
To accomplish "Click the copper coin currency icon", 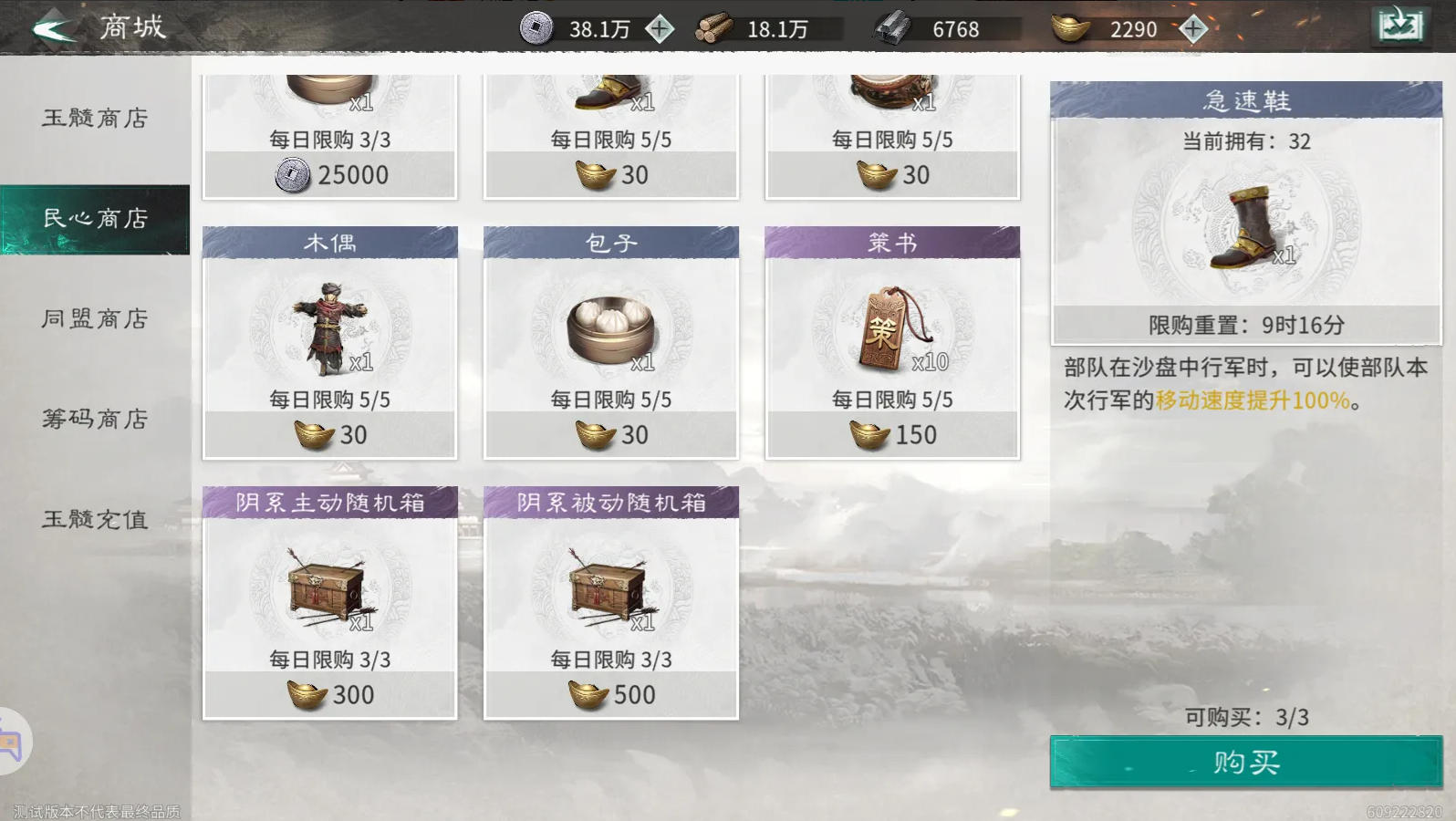I will [536, 27].
